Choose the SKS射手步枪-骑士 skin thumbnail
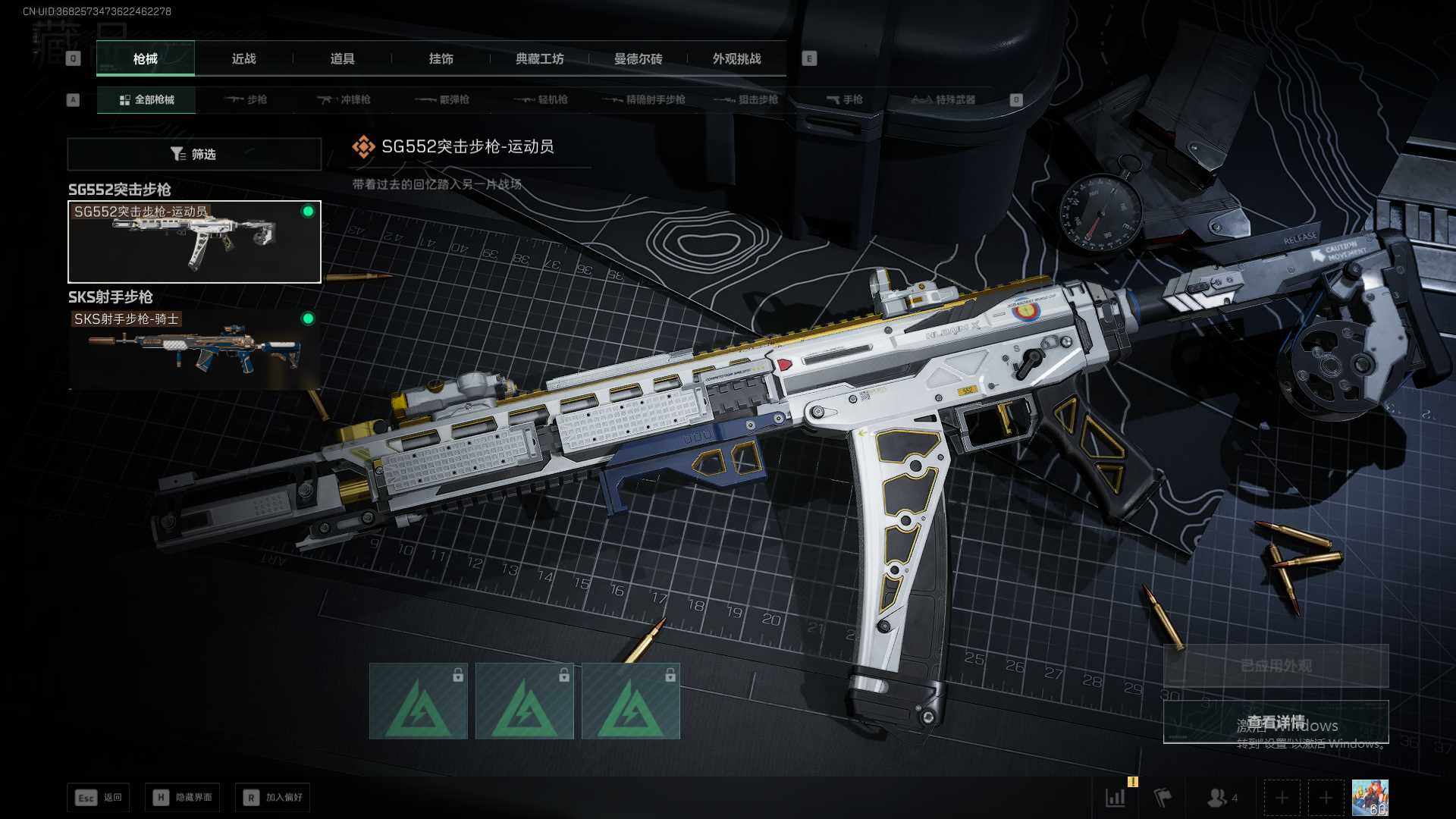Viewport: 1456px width, 819px height. pos(194,349)
